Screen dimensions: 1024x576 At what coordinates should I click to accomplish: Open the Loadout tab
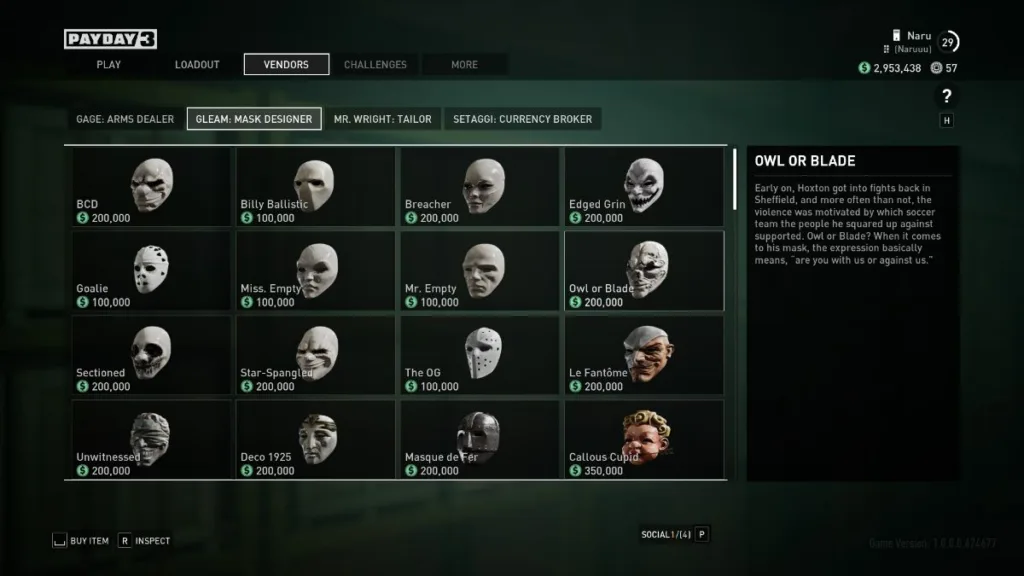tap(197, 65)
